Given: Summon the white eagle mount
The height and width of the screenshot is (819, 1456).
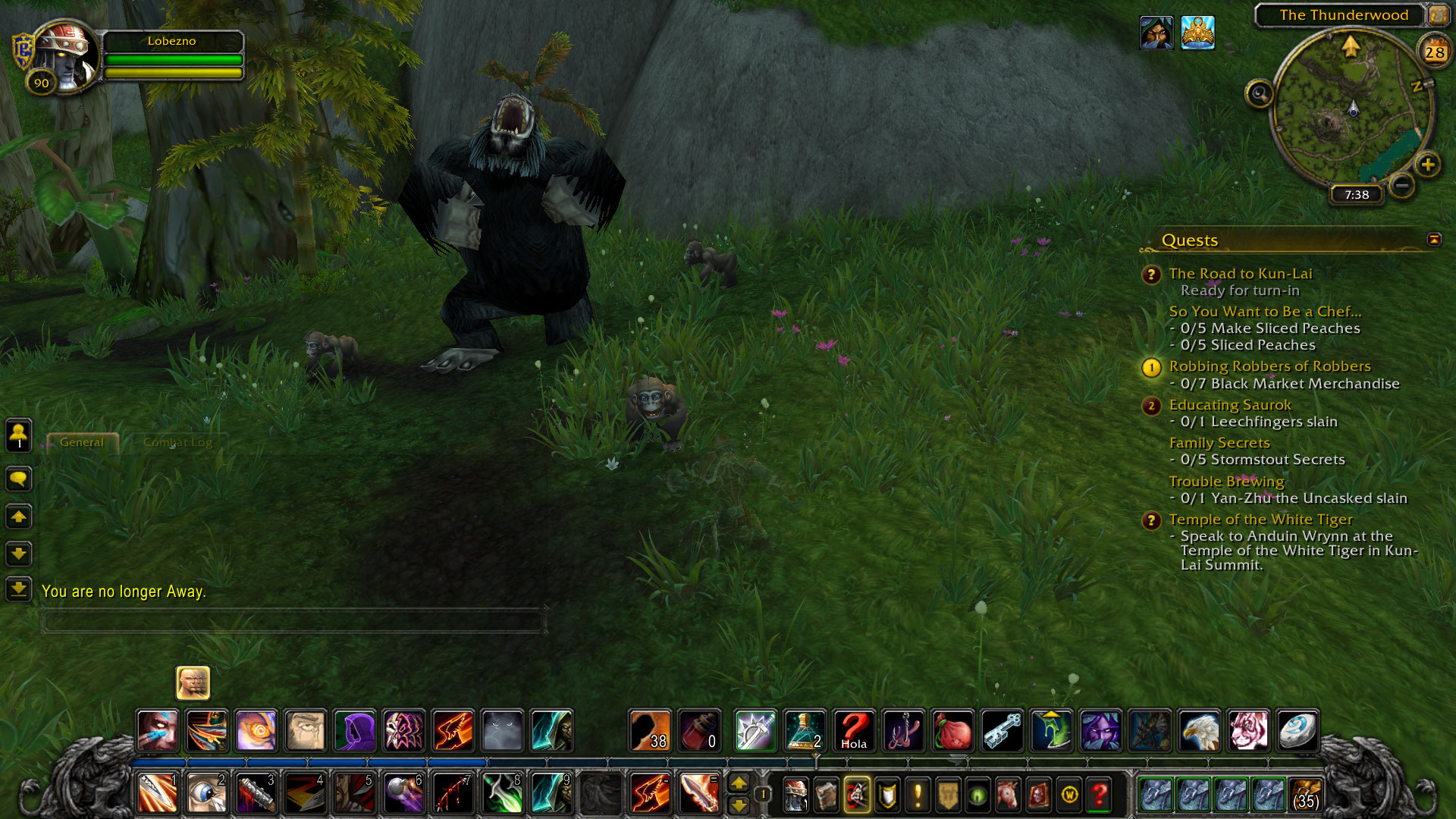Looking at the screenshot, I should tap(1199, 731).
